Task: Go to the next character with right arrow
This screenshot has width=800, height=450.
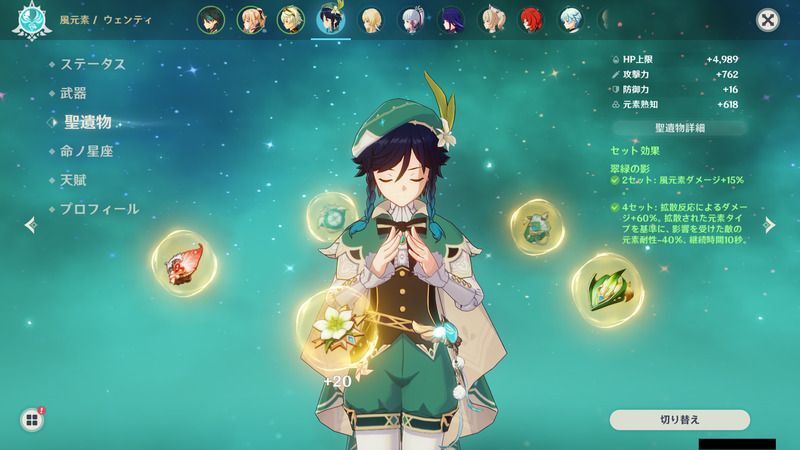Action: [770, 225]
